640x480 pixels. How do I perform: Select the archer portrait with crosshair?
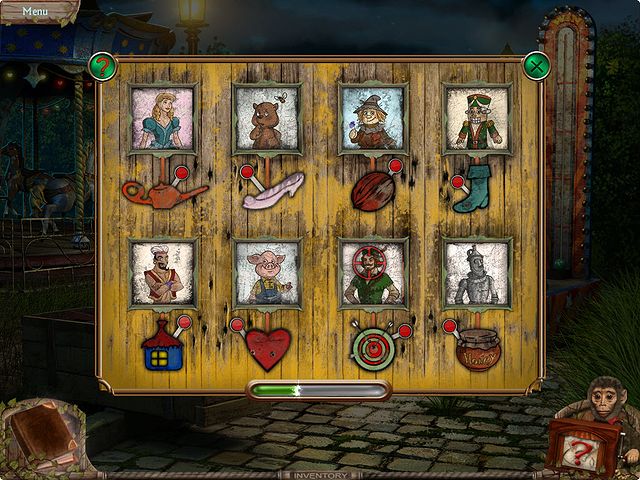click(372, 274)
